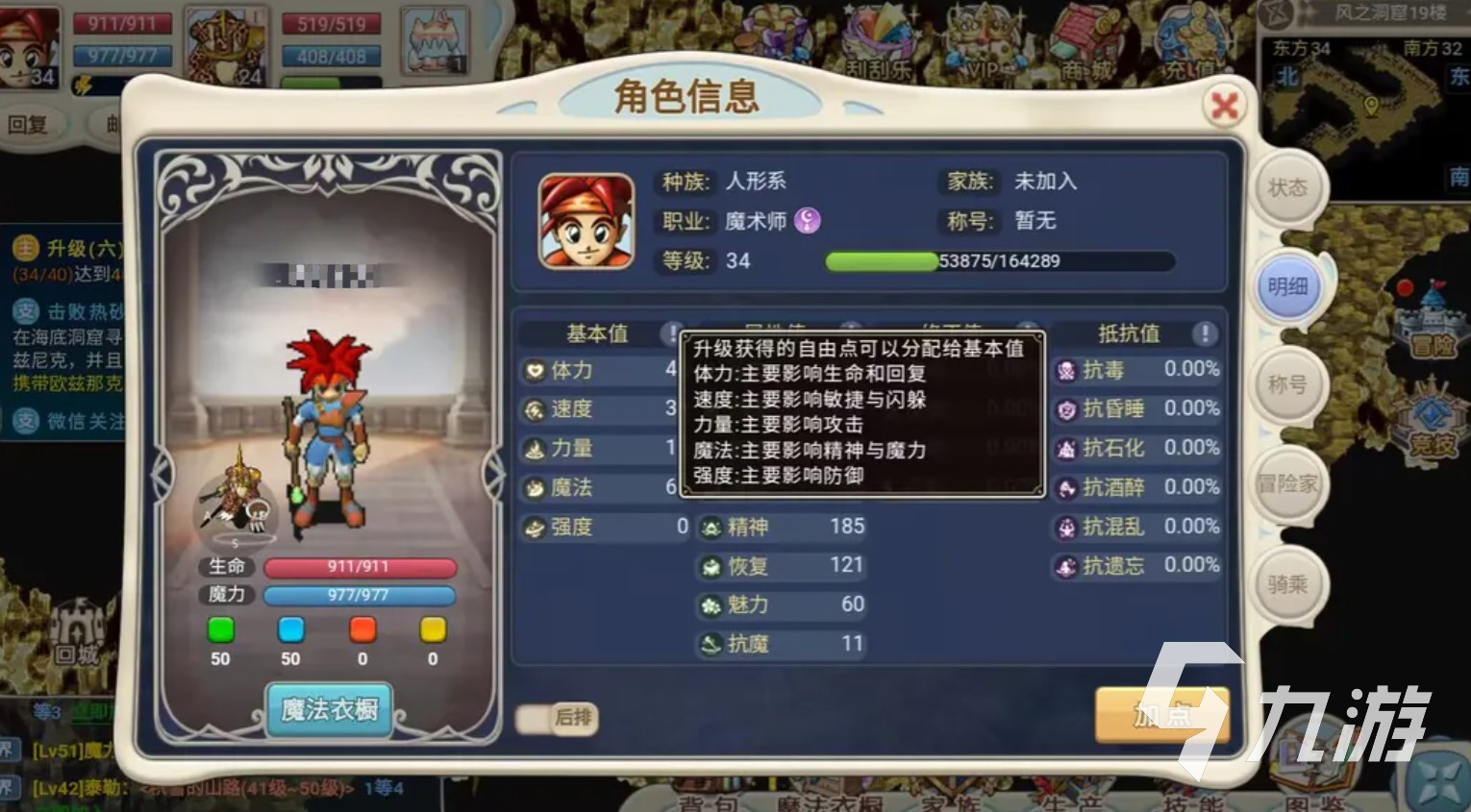
Task: Toggle the 后排 back-row switch
Action: pos(556,719)
